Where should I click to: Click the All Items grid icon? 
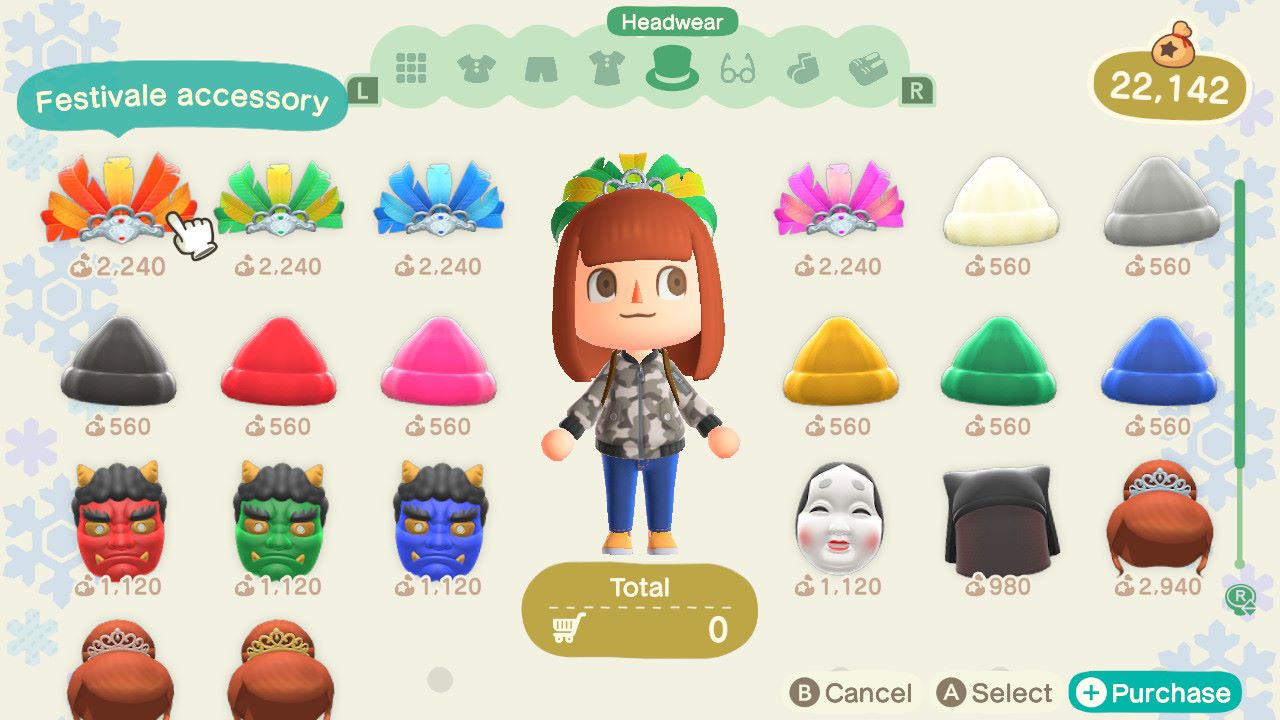pyautogui.click(x=414, y=68)
